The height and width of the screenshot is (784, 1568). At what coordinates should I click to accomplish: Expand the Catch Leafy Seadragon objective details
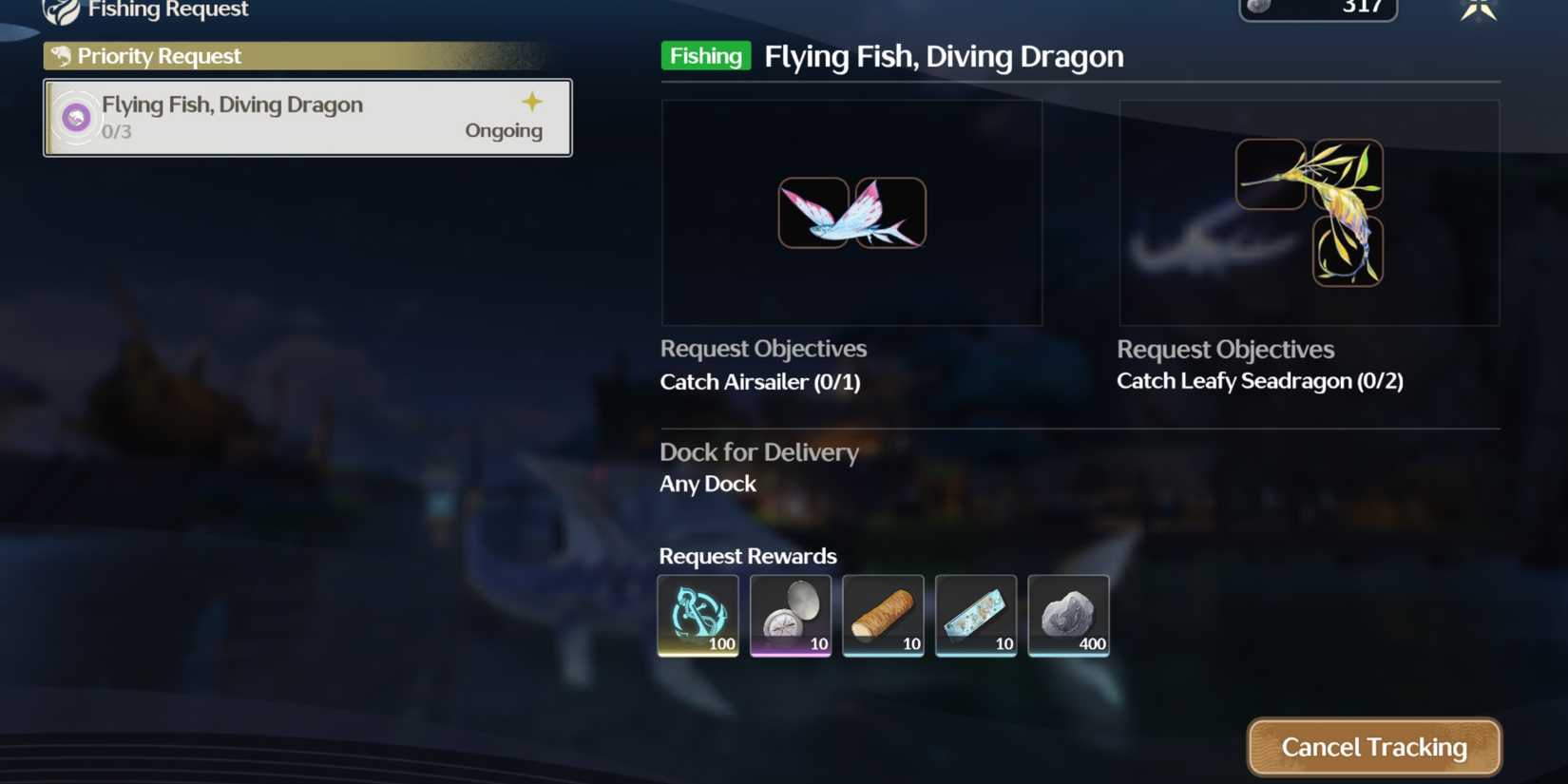1260,381
